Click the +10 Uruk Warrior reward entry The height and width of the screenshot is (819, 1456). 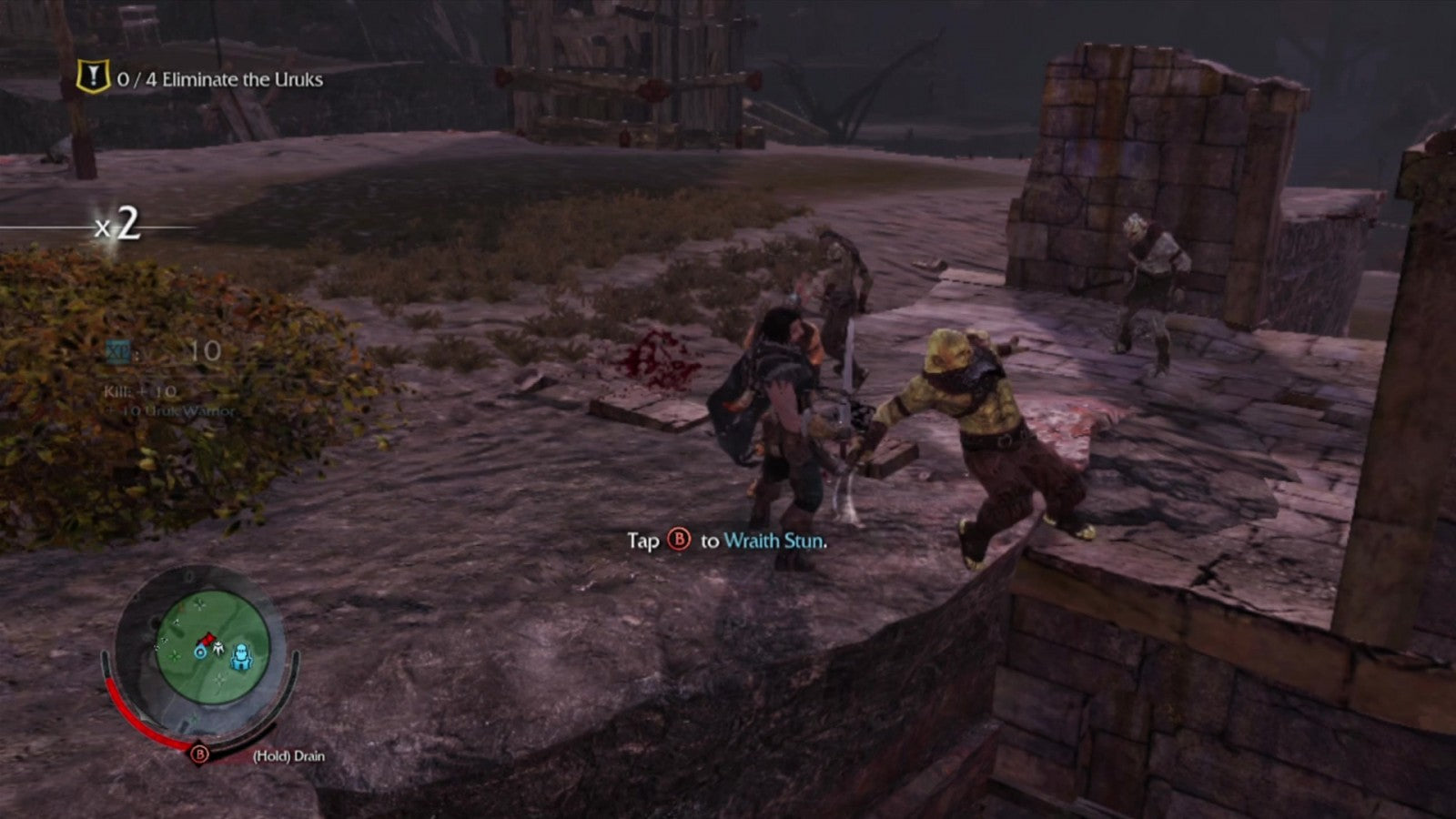170,410
